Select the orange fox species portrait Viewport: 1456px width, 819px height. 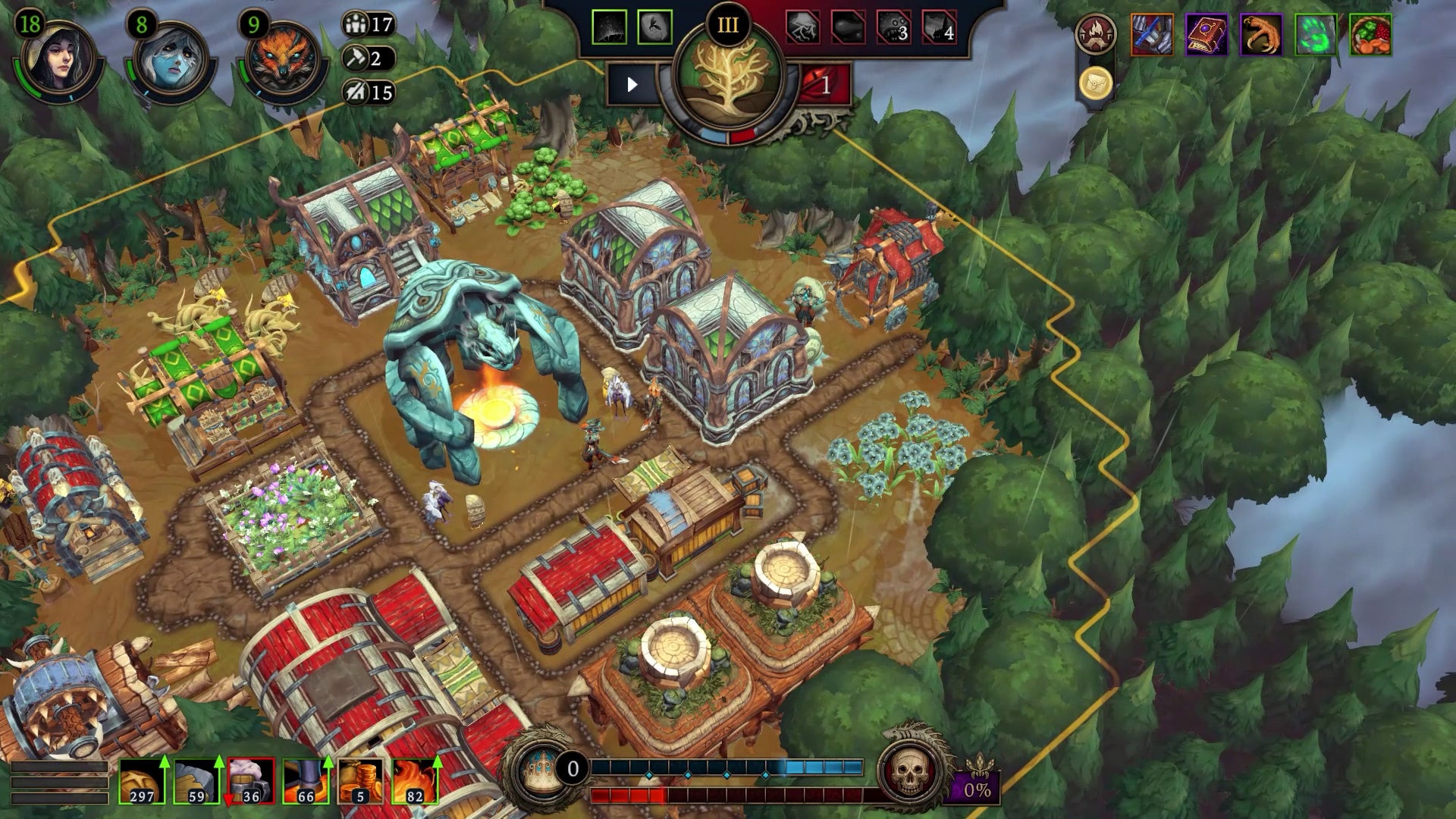pos(282,61)
